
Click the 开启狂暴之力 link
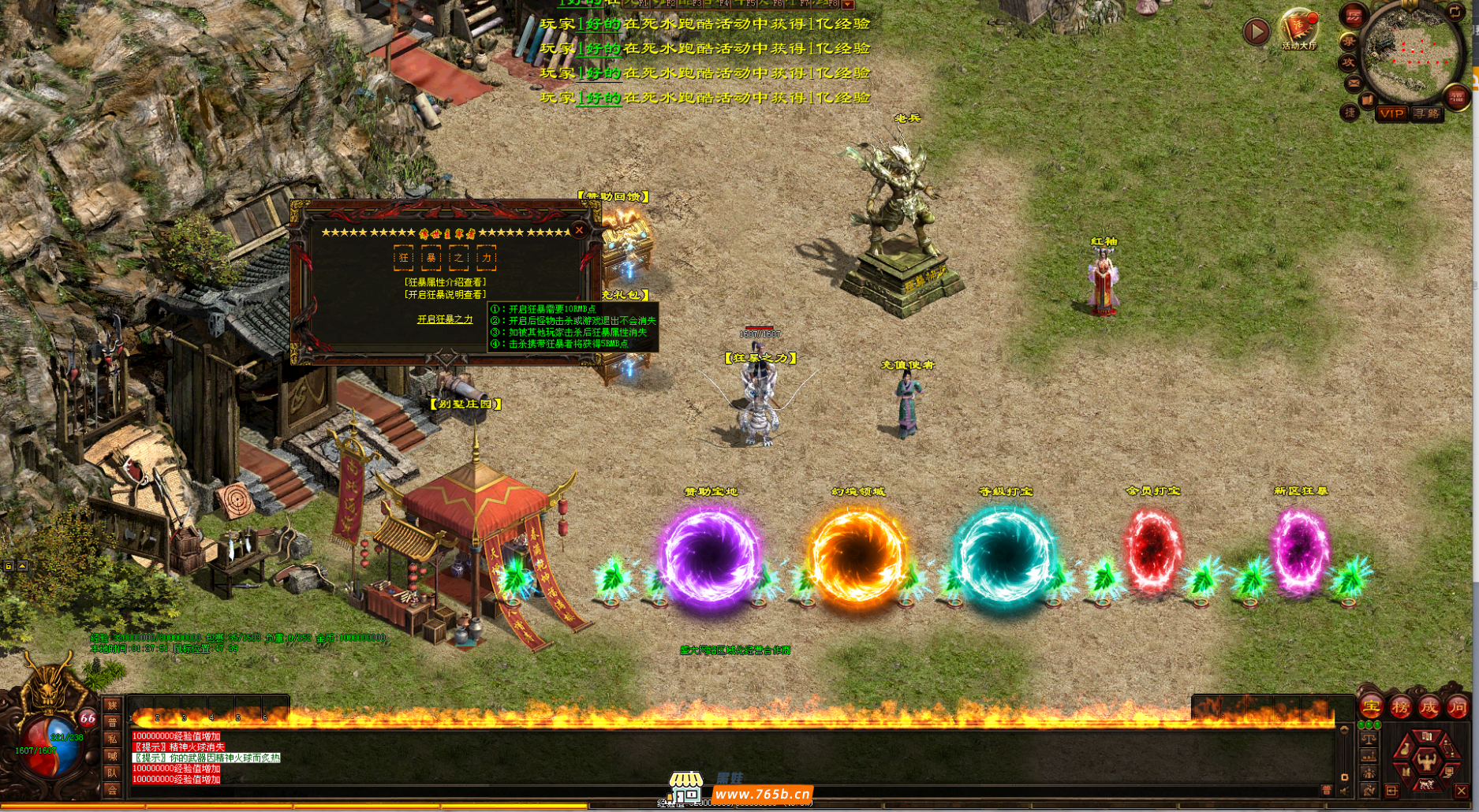coord(445,319)
